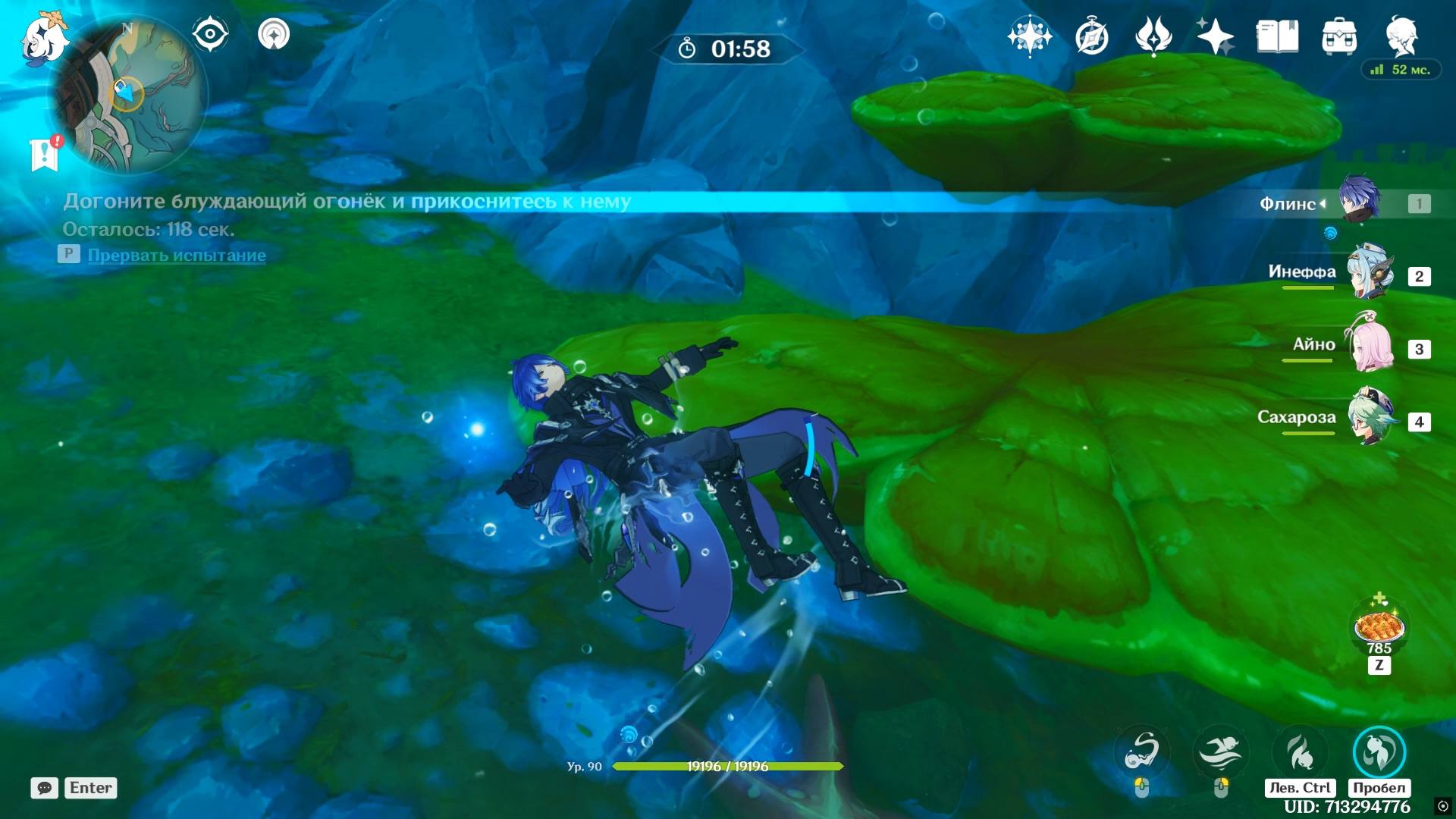Open the eye-shaped icon beside the minimap
The image size is (1456, 819).
tap(210, 34)
